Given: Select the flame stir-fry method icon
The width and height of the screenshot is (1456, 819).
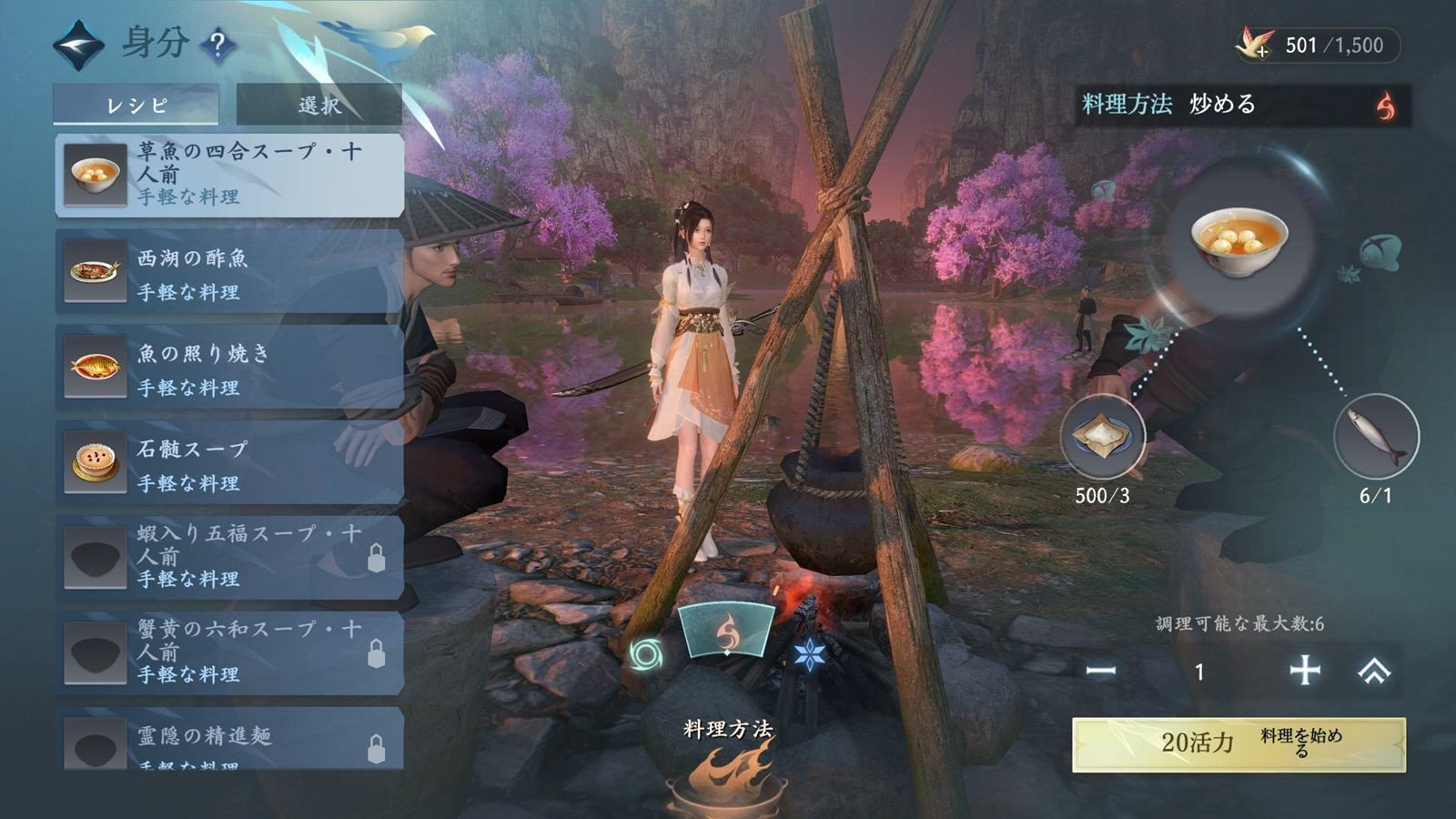Looking at the screenshot, I should 726,632.
